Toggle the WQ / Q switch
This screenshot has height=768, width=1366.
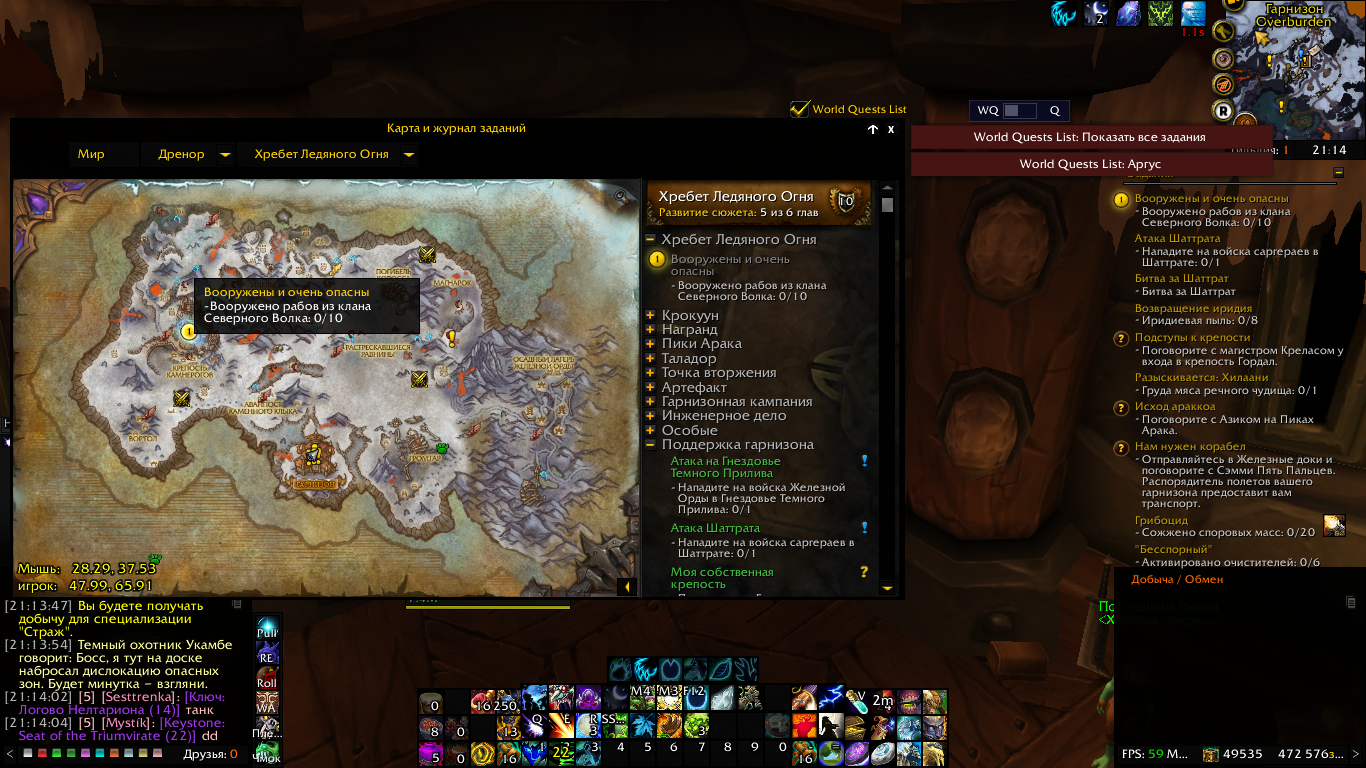tap(1019, 111)
